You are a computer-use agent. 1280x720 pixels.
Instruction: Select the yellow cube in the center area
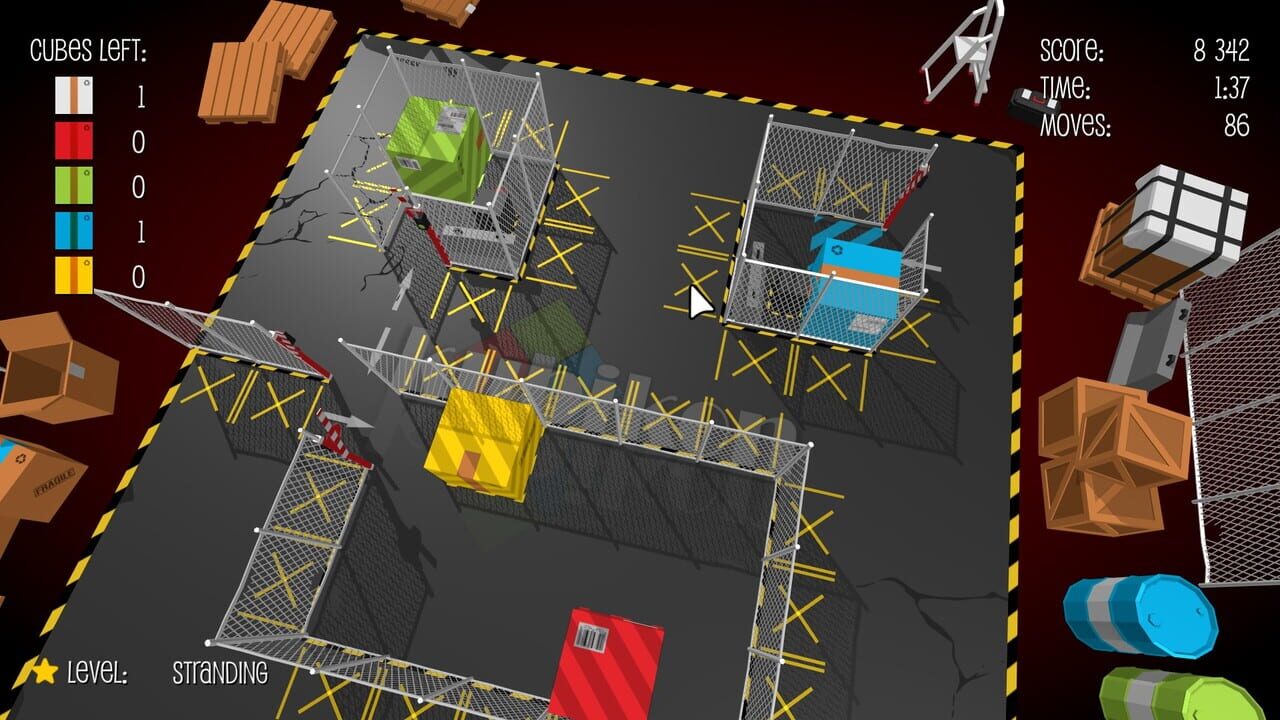click(480, 440)
